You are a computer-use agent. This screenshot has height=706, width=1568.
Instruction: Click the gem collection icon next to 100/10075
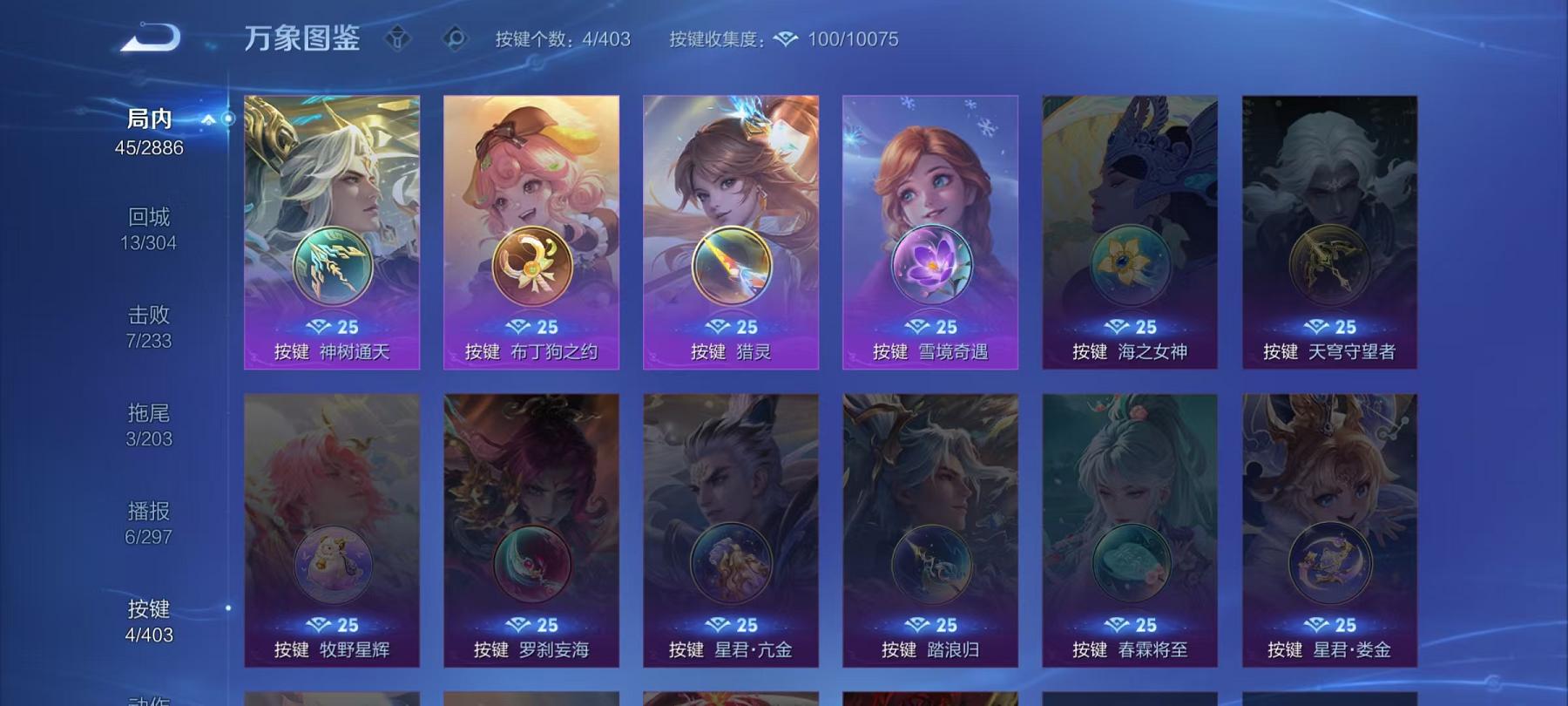pos(788,38)
